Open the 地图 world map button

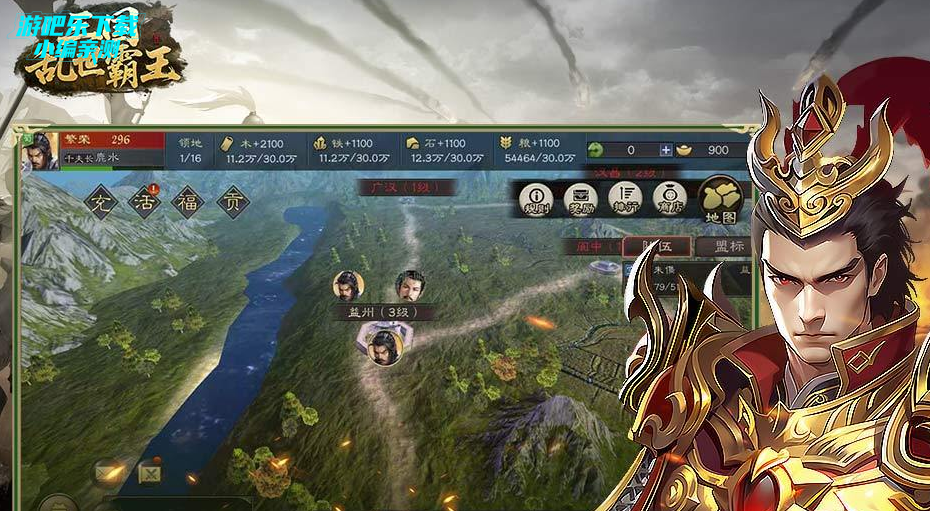coord(721,199)
